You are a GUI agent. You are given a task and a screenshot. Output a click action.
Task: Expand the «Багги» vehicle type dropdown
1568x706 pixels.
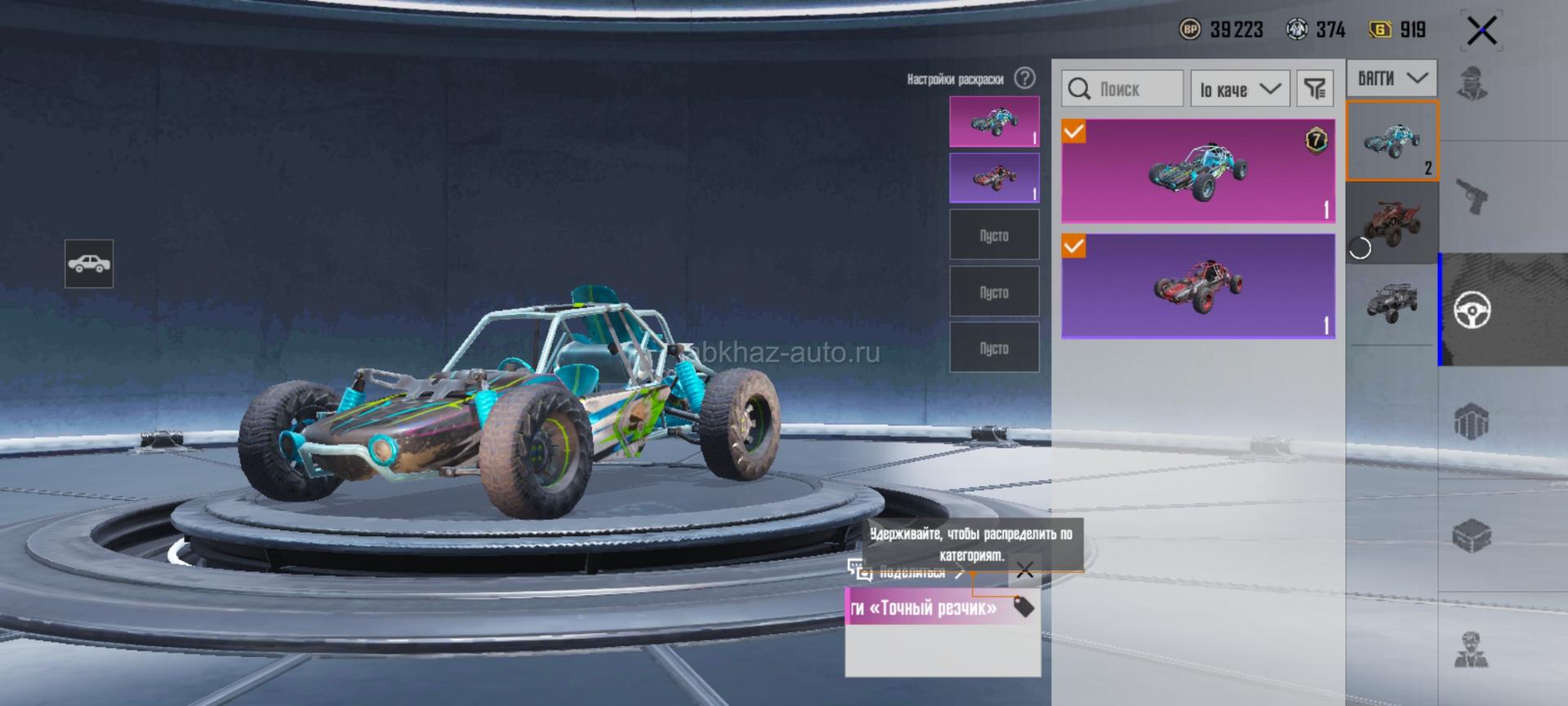coord(1392,79)
